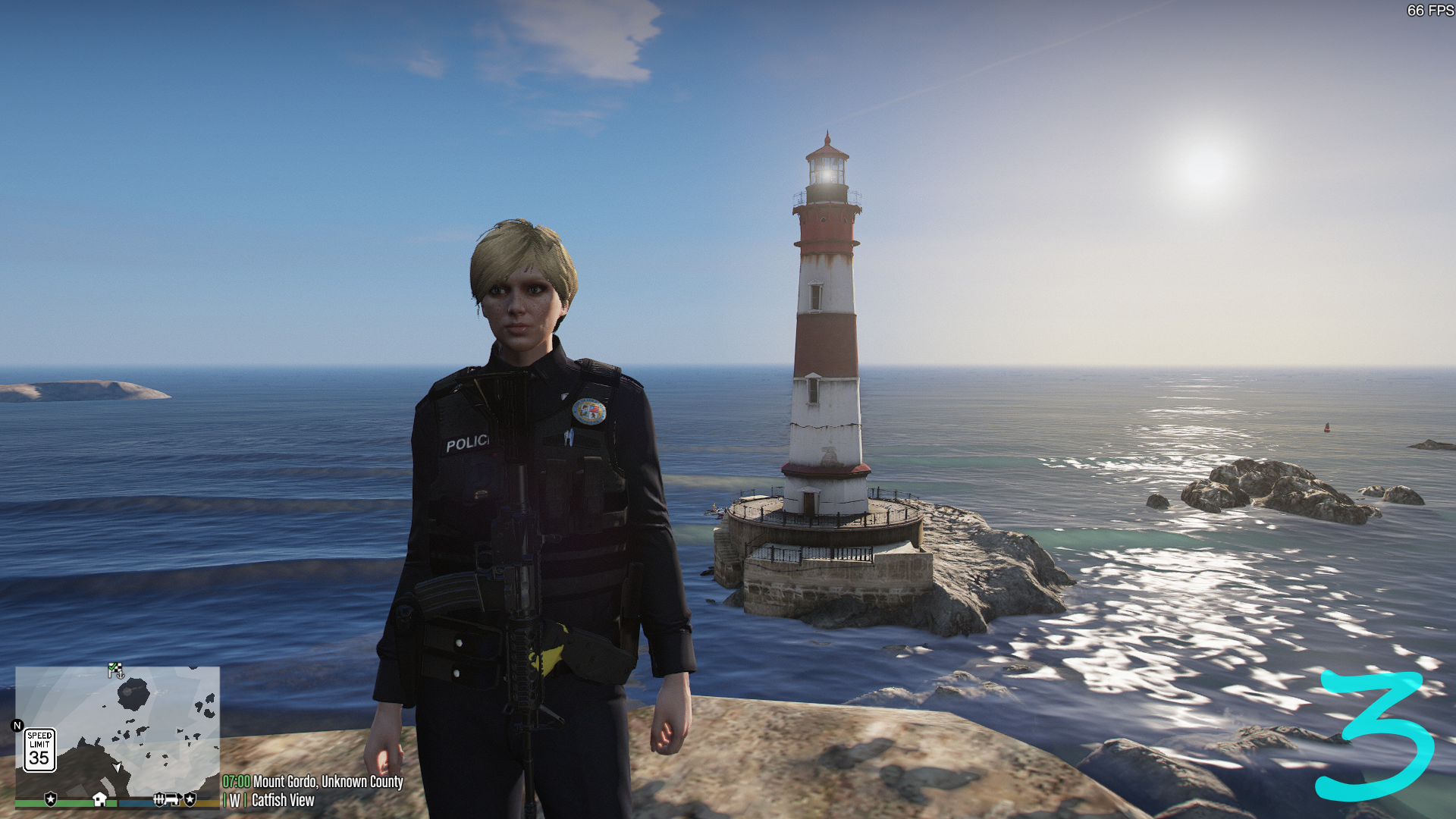The width and height of the screenshot is (1456, 819).
Task: Select the checkered flag anchor blip
Action: (x=115, y=670)
